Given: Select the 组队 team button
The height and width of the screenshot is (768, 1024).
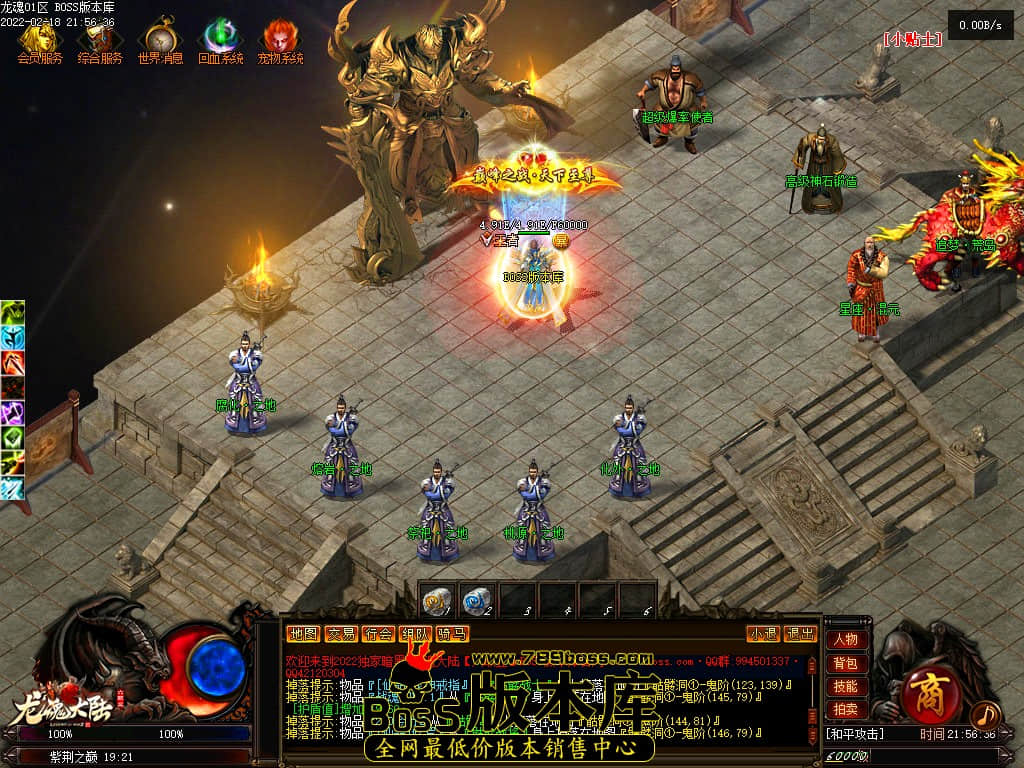Looking at the screenshot, I should (415, 634).
